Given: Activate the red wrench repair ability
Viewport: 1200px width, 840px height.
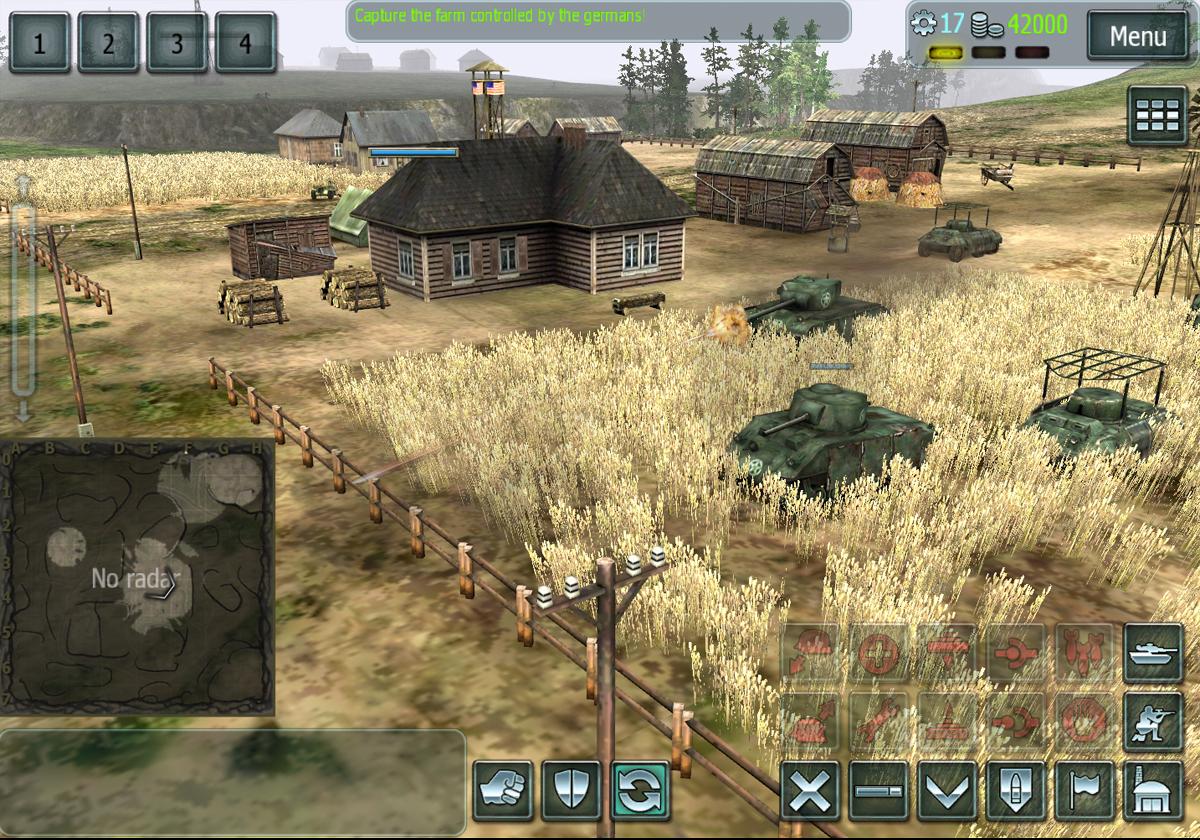Looking at the screenshot, I should (879, 722).
